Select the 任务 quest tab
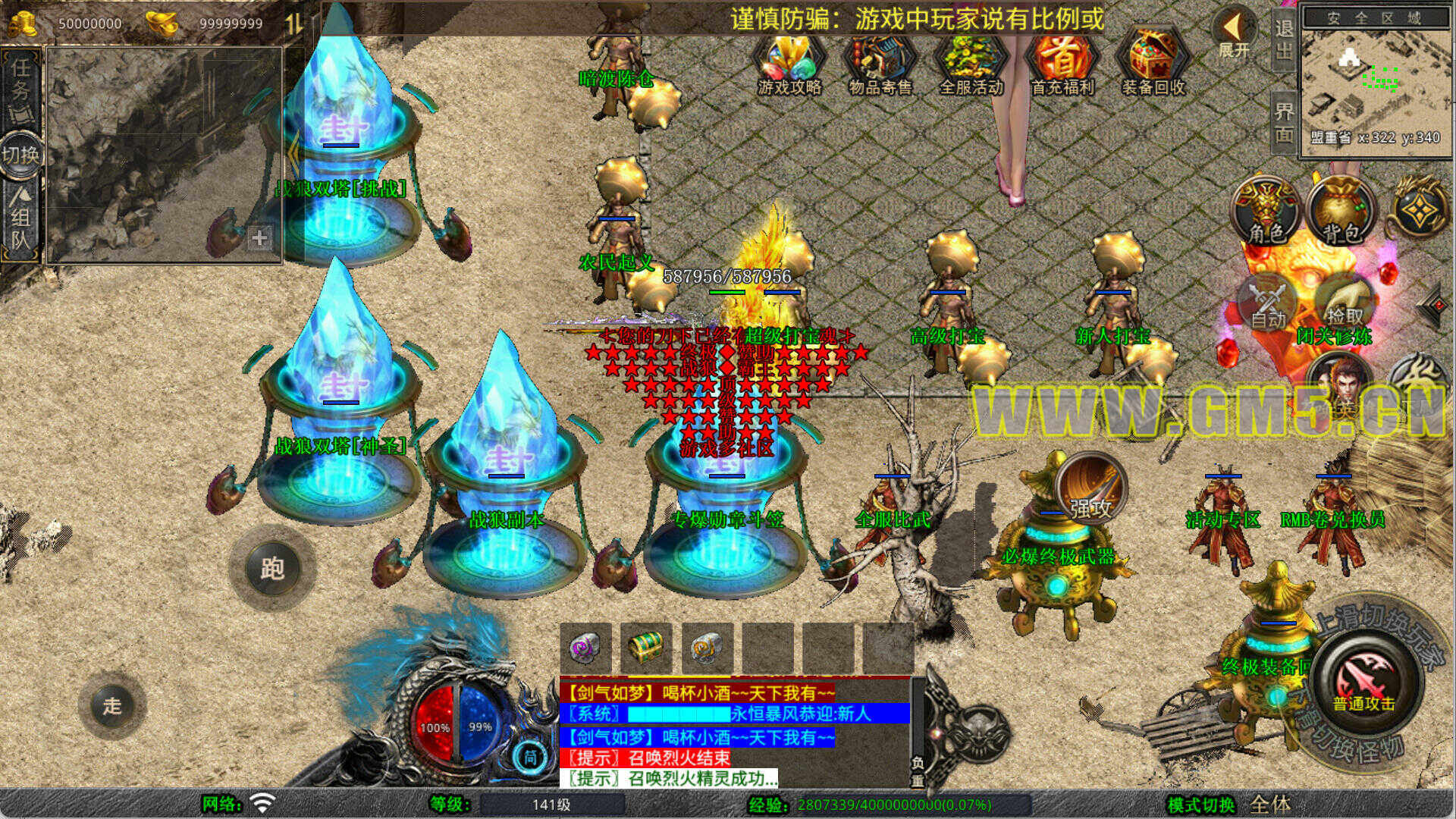The width and height of the screenshot is (1456, 819). 20,87
